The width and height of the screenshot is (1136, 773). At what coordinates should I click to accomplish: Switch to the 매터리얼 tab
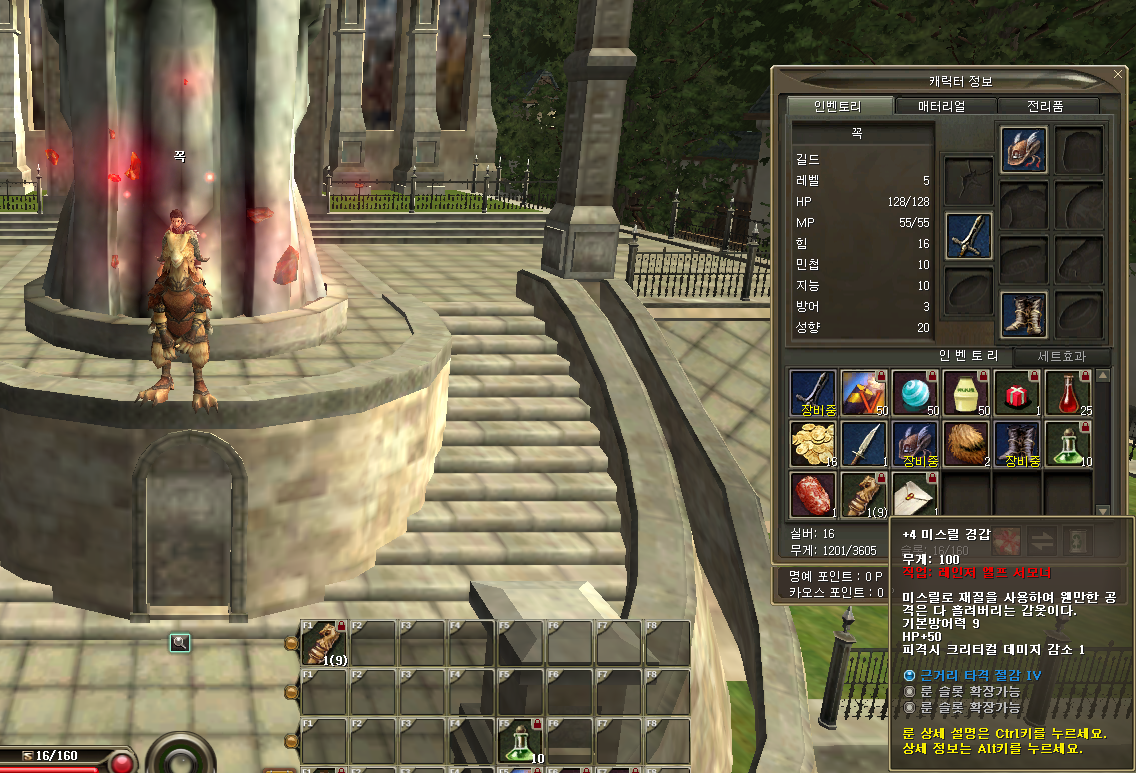[942, 106]
